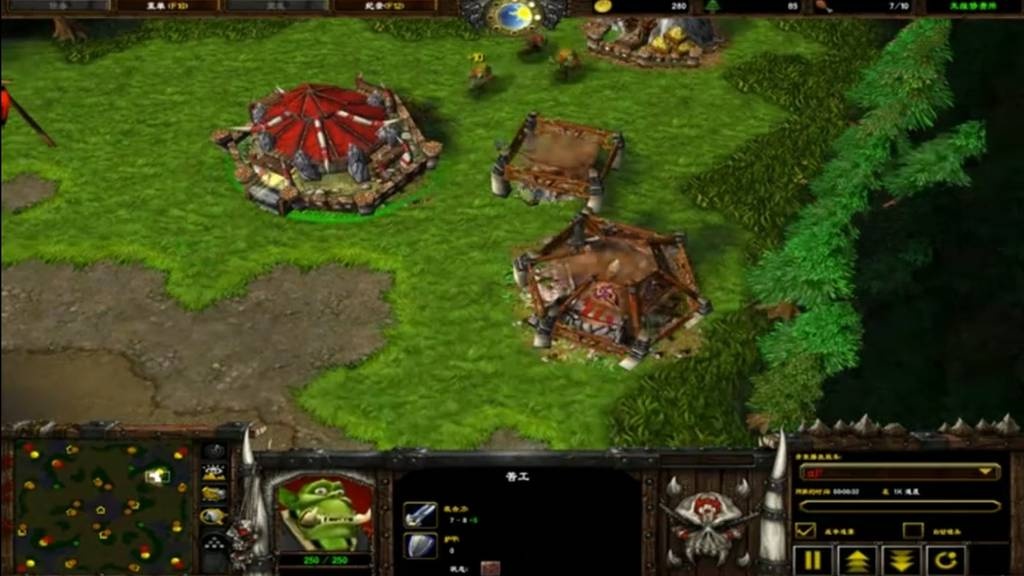The height and width of the screenshot is (576, 1024).
Task: Toggle the minimap creep camp display button
Action: [x=214, y=517]
